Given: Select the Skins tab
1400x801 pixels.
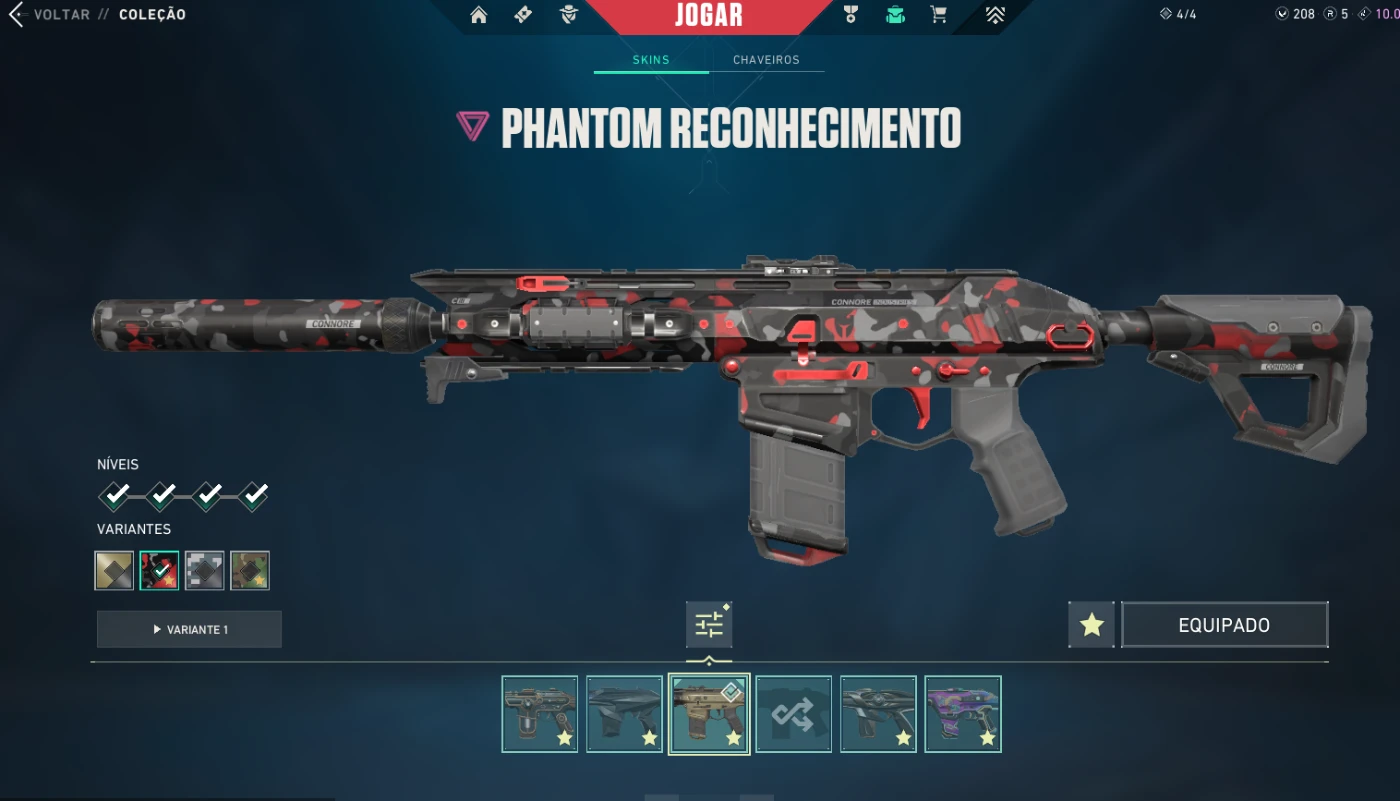Looking at the screenshot, I should pos(651,60).
